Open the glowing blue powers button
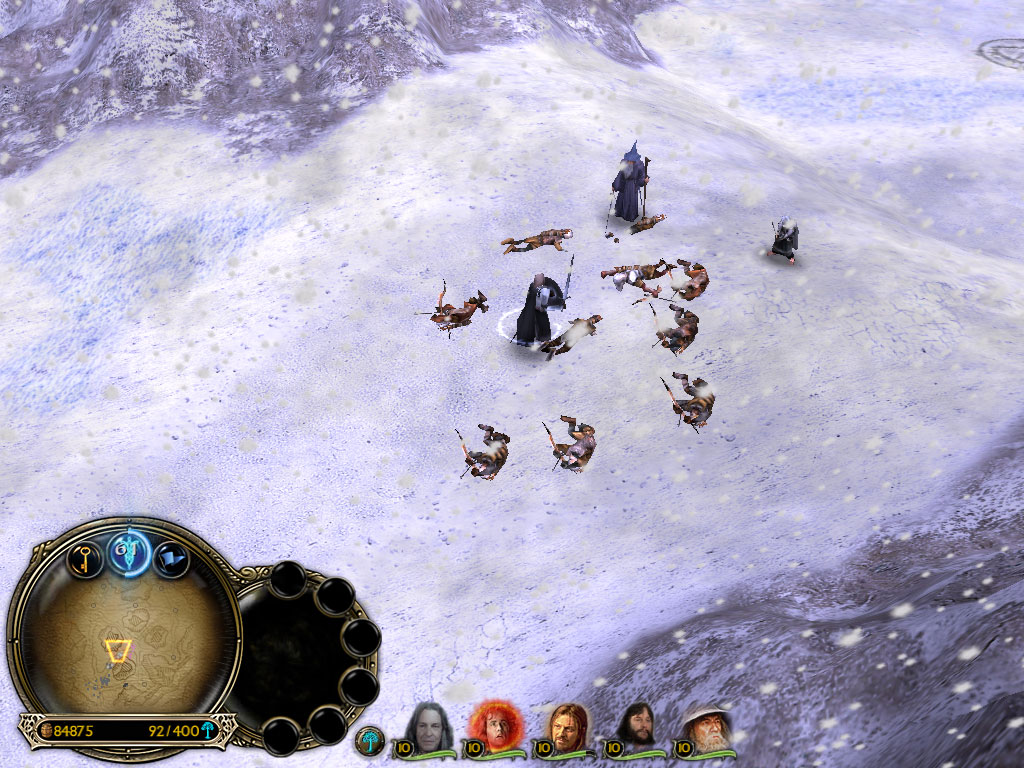1024x768 pixels. pyautogui.click(x=129, y=551)
